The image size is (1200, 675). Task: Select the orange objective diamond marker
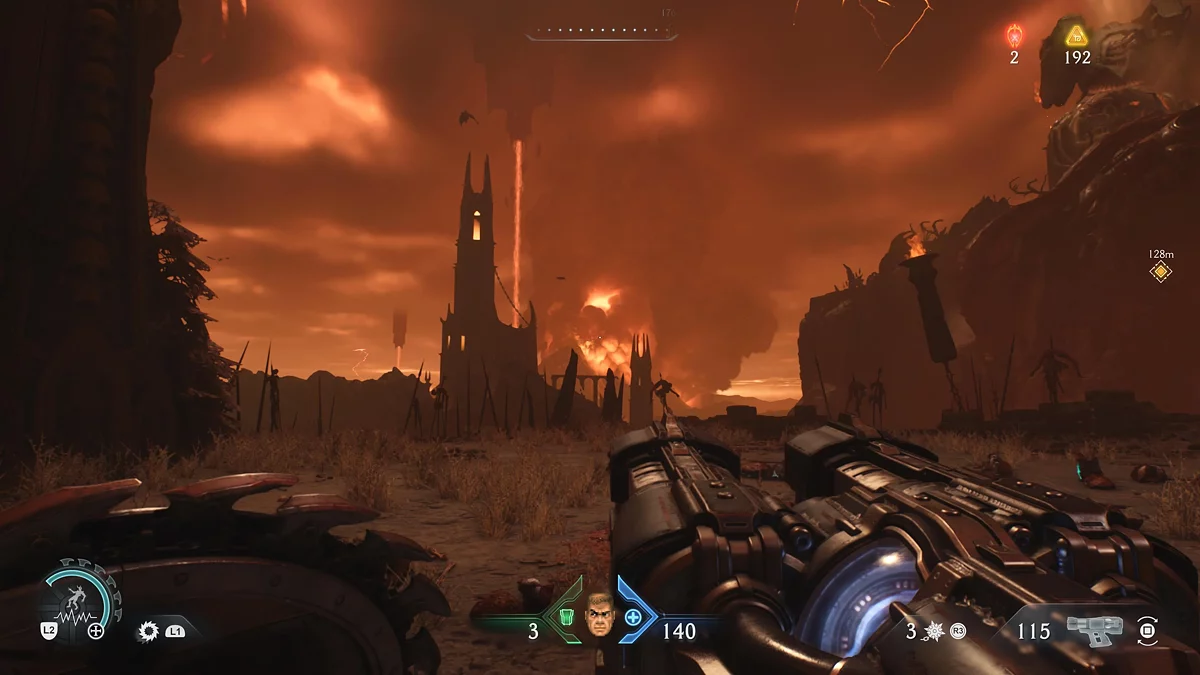(1160, 271)
